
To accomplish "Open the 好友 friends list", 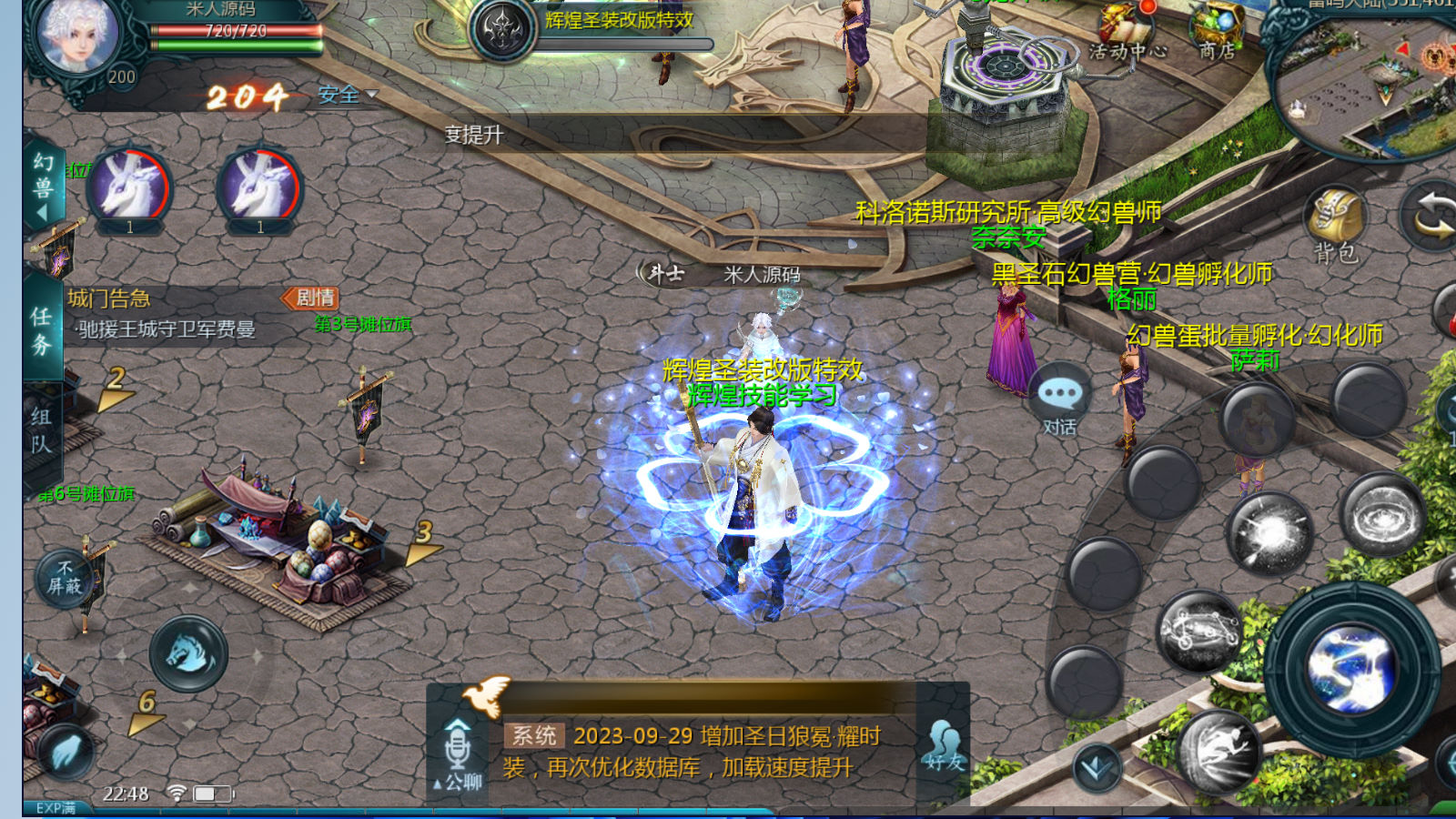I will click(943, 746).
